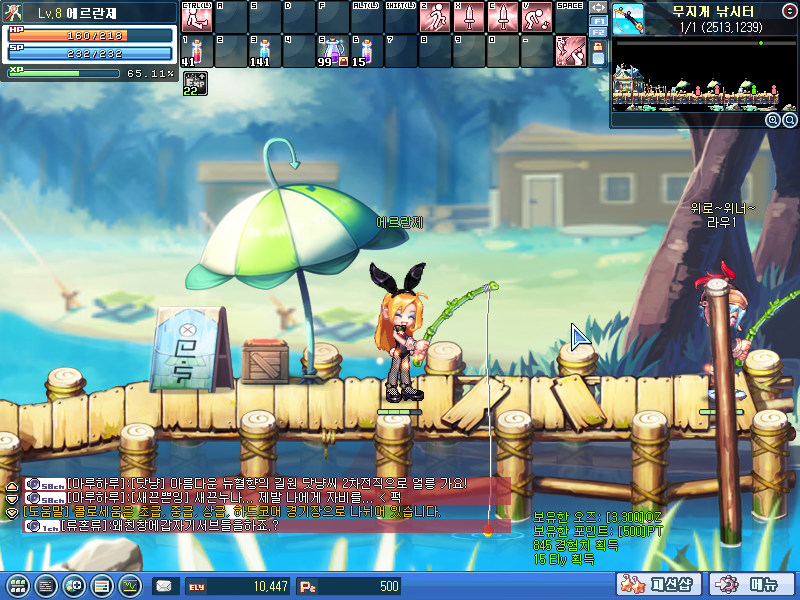Viewport: 800px width, 600px height.
Task: Activate the sitting skill in the CTRL slot
Action: coord(197,17)
